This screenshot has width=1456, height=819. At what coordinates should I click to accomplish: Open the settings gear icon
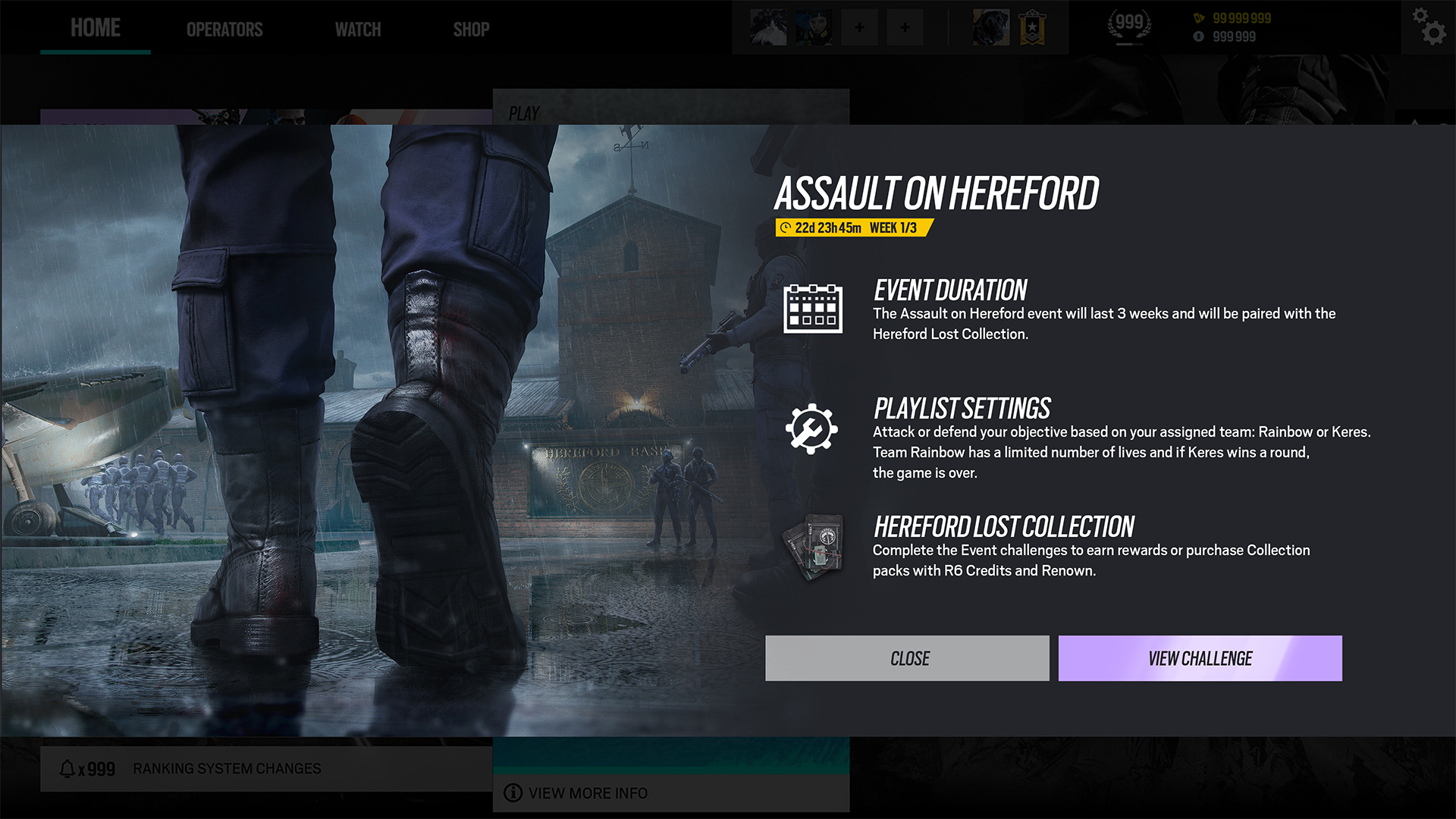tap(1429, 27)
